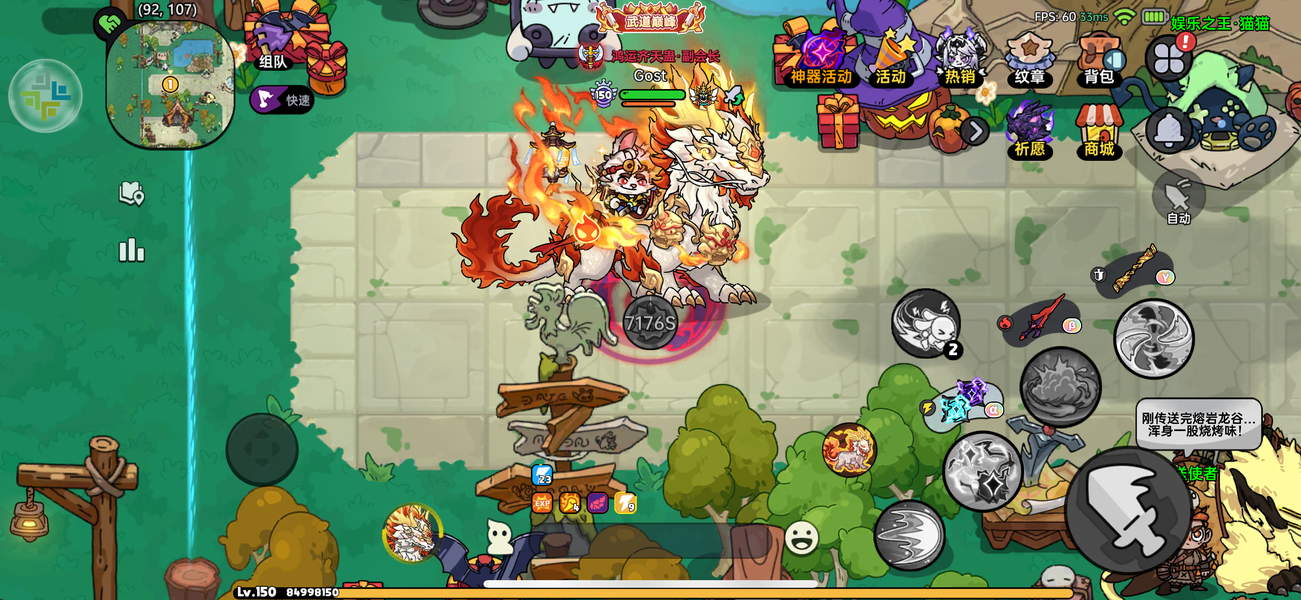1301x600 pixels.
Task: Open the four-leaf menu button with red alert
Action: 1169,59
